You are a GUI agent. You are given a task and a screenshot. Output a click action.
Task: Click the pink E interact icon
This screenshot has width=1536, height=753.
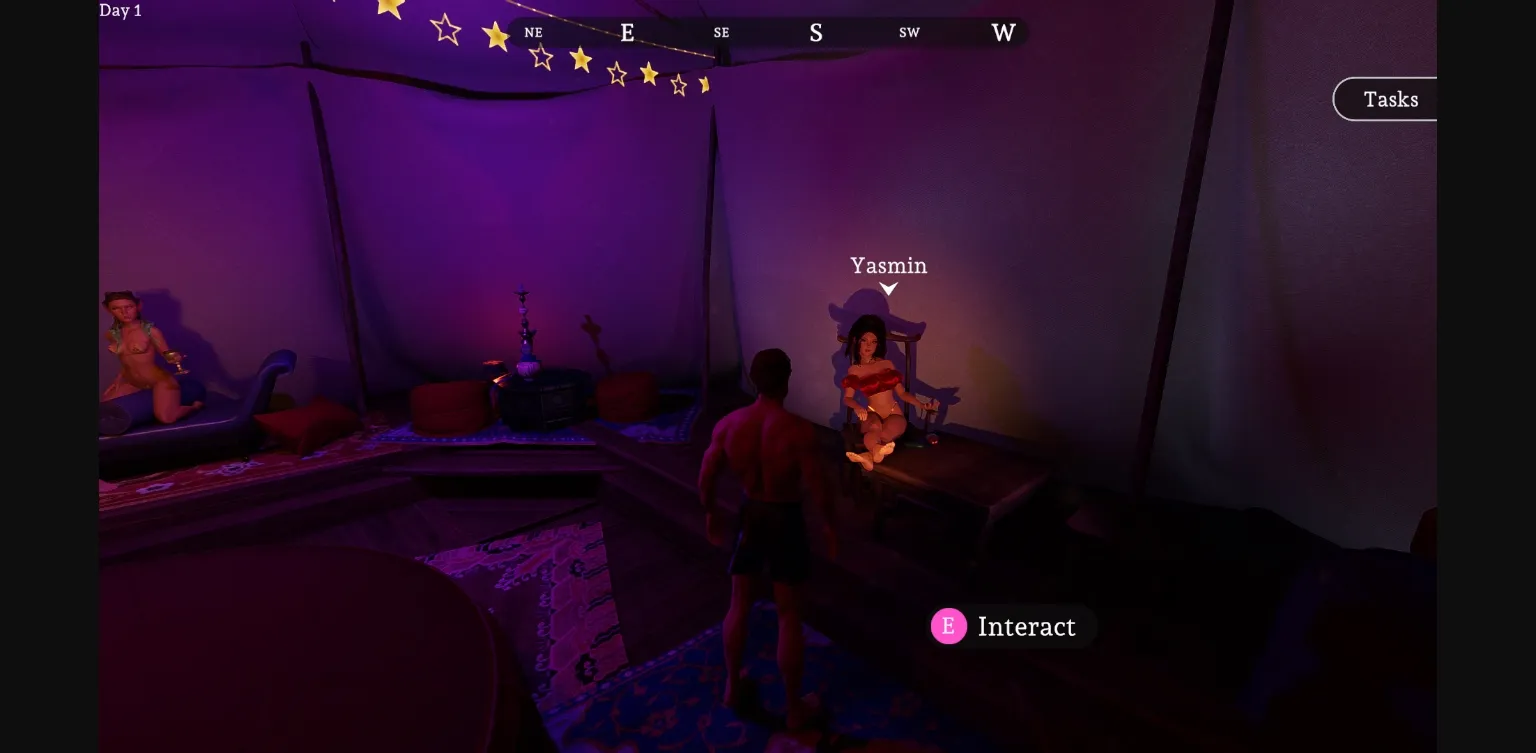948,626
